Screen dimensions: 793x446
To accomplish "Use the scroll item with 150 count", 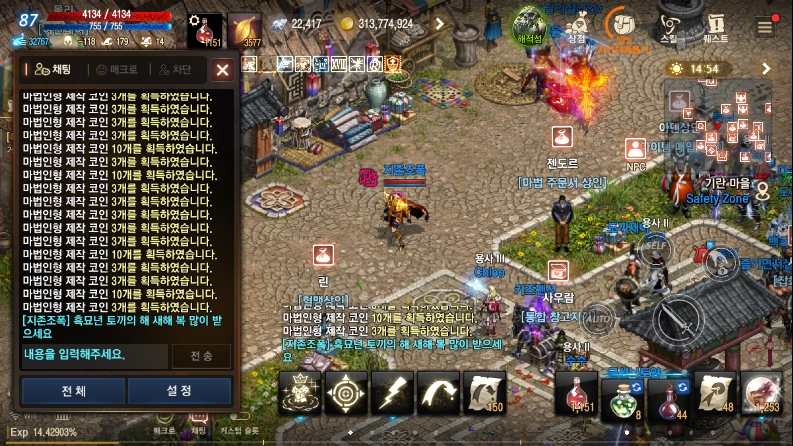I will click(x=485, y=392).
